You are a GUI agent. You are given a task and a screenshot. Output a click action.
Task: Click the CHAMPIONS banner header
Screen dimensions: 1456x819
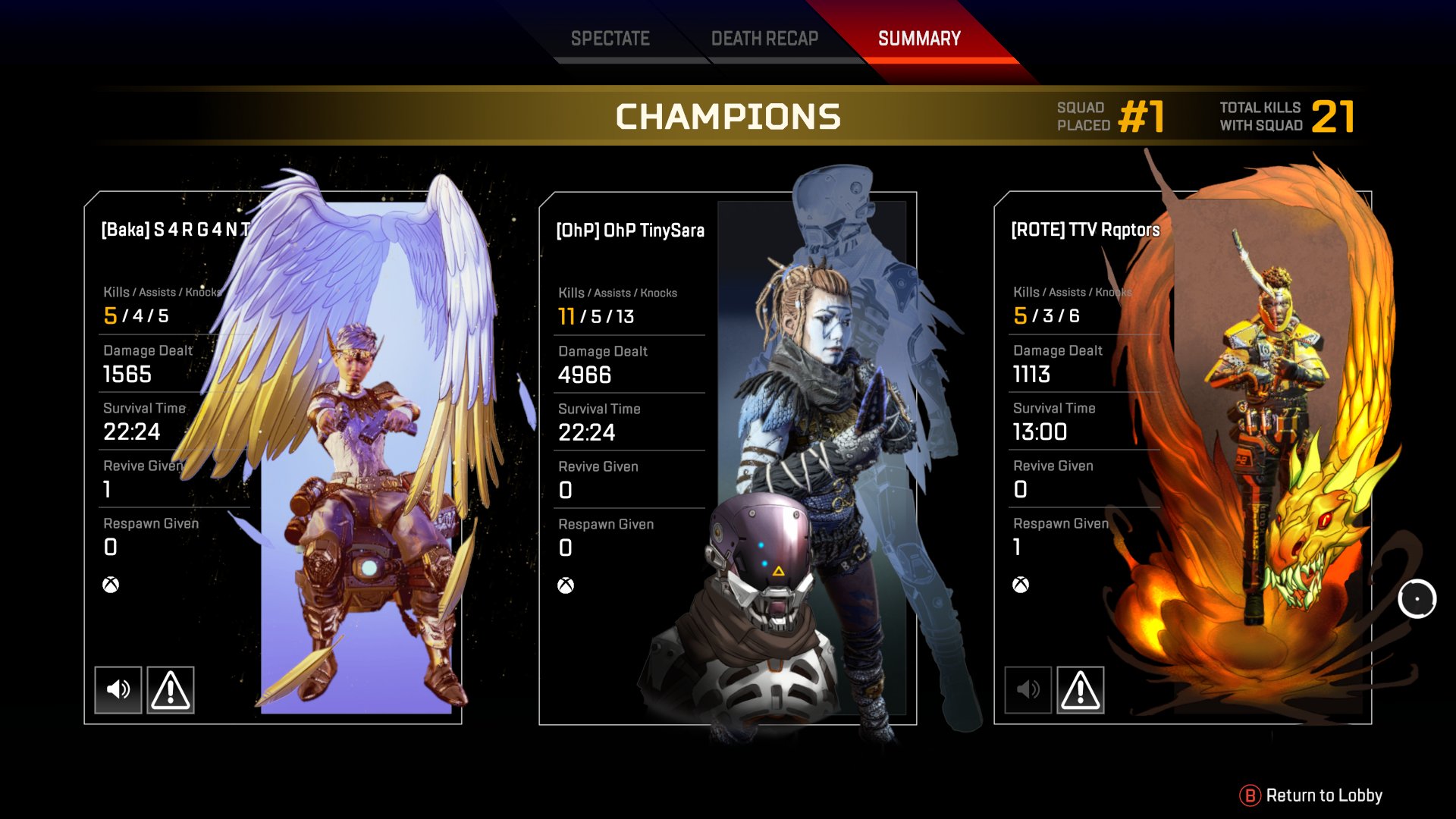pos(730,117)
